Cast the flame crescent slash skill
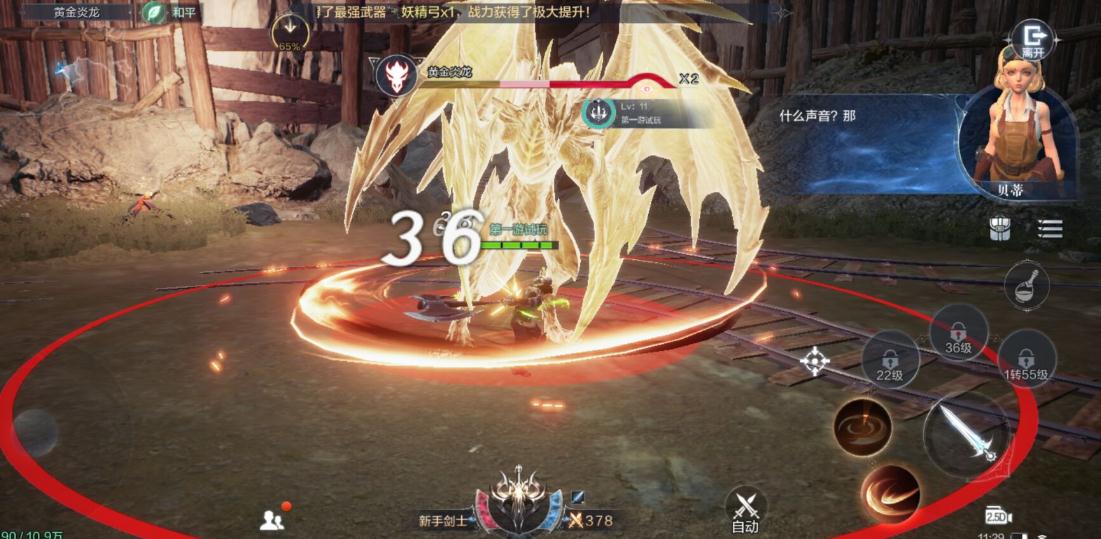This screenshot has width=1101, height=539. [x=890, y=492]
